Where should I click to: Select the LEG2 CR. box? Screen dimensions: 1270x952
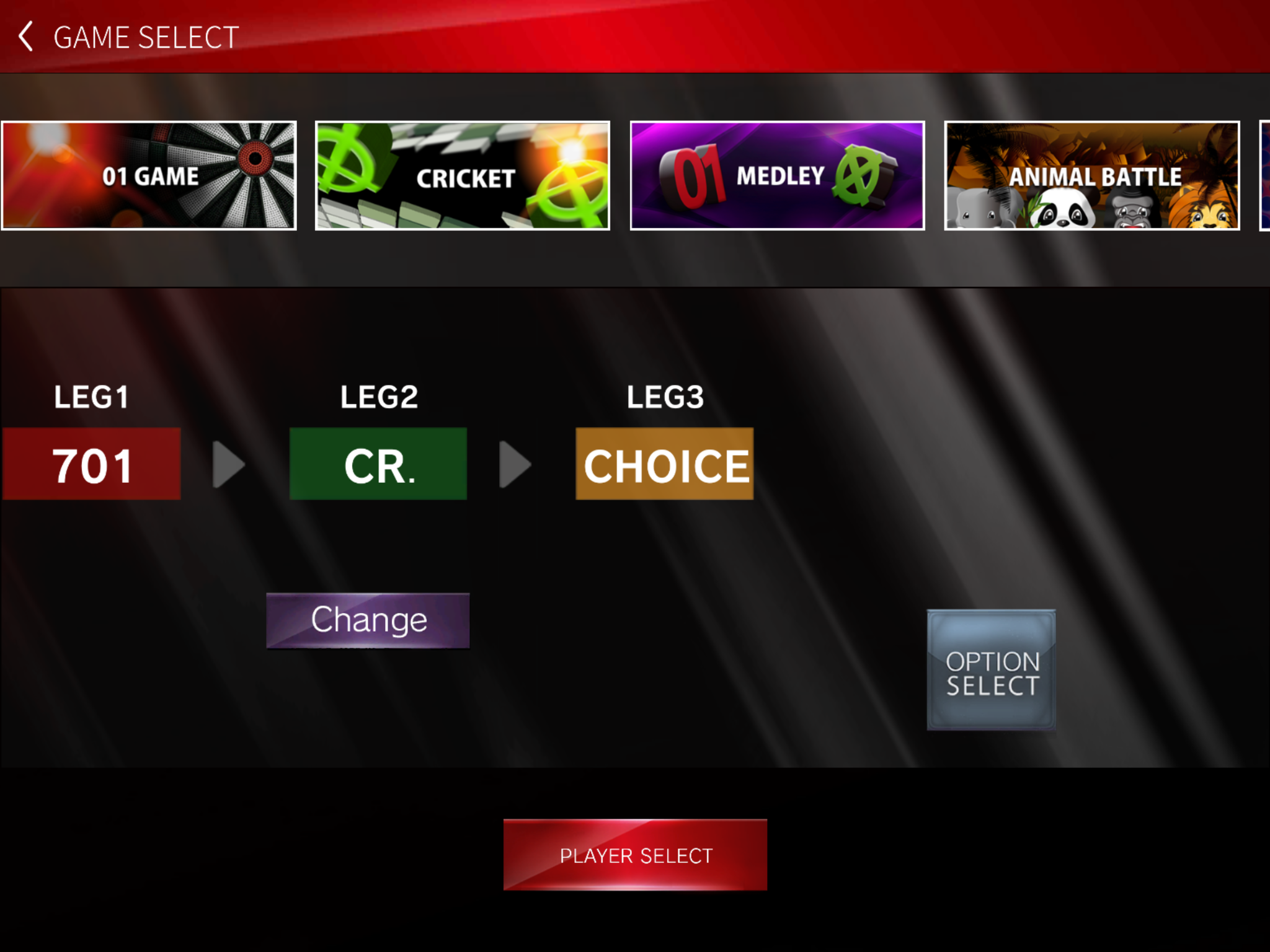378,464
